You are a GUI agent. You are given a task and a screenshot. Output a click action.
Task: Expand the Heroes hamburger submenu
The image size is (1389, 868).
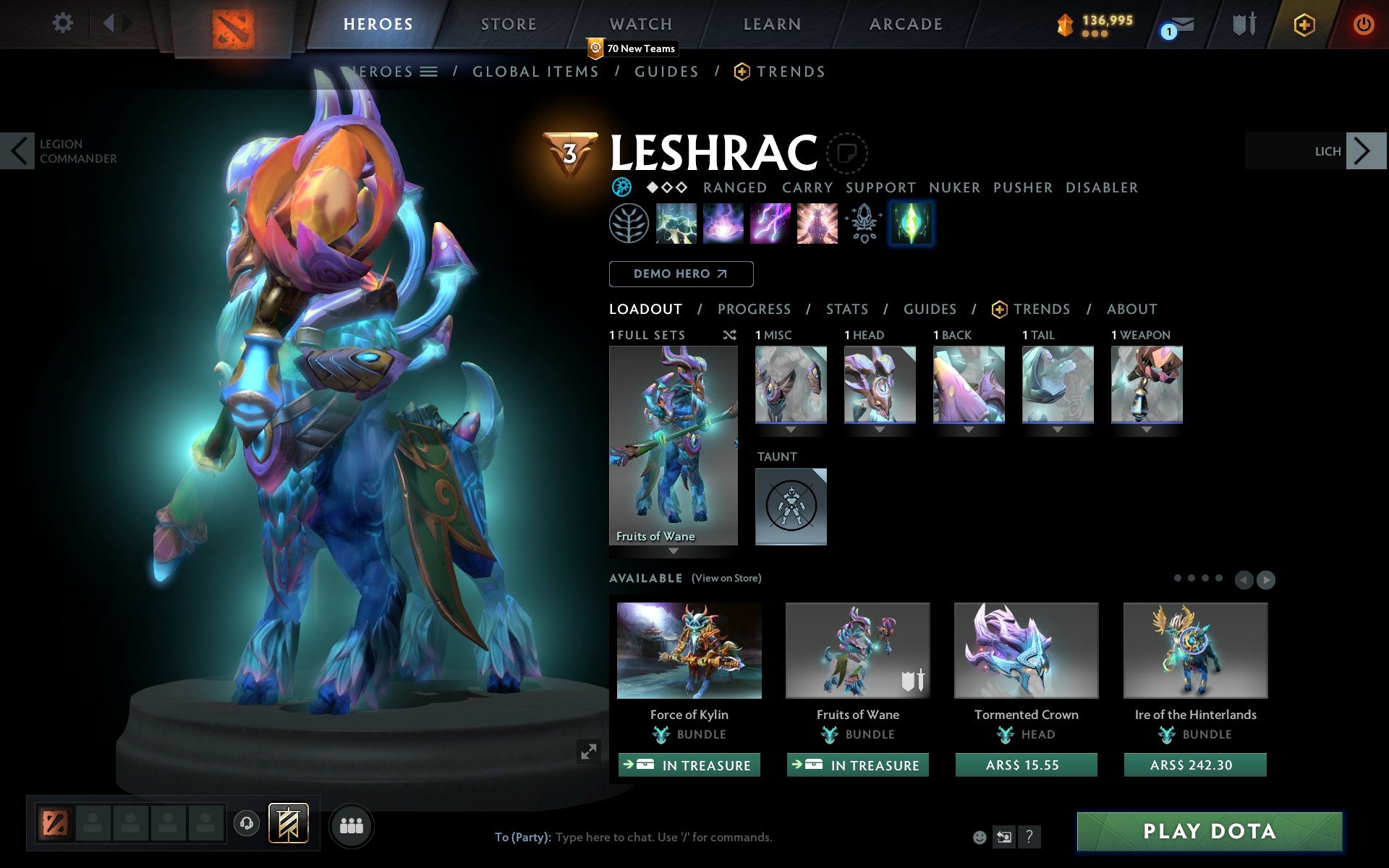[430, 72]
